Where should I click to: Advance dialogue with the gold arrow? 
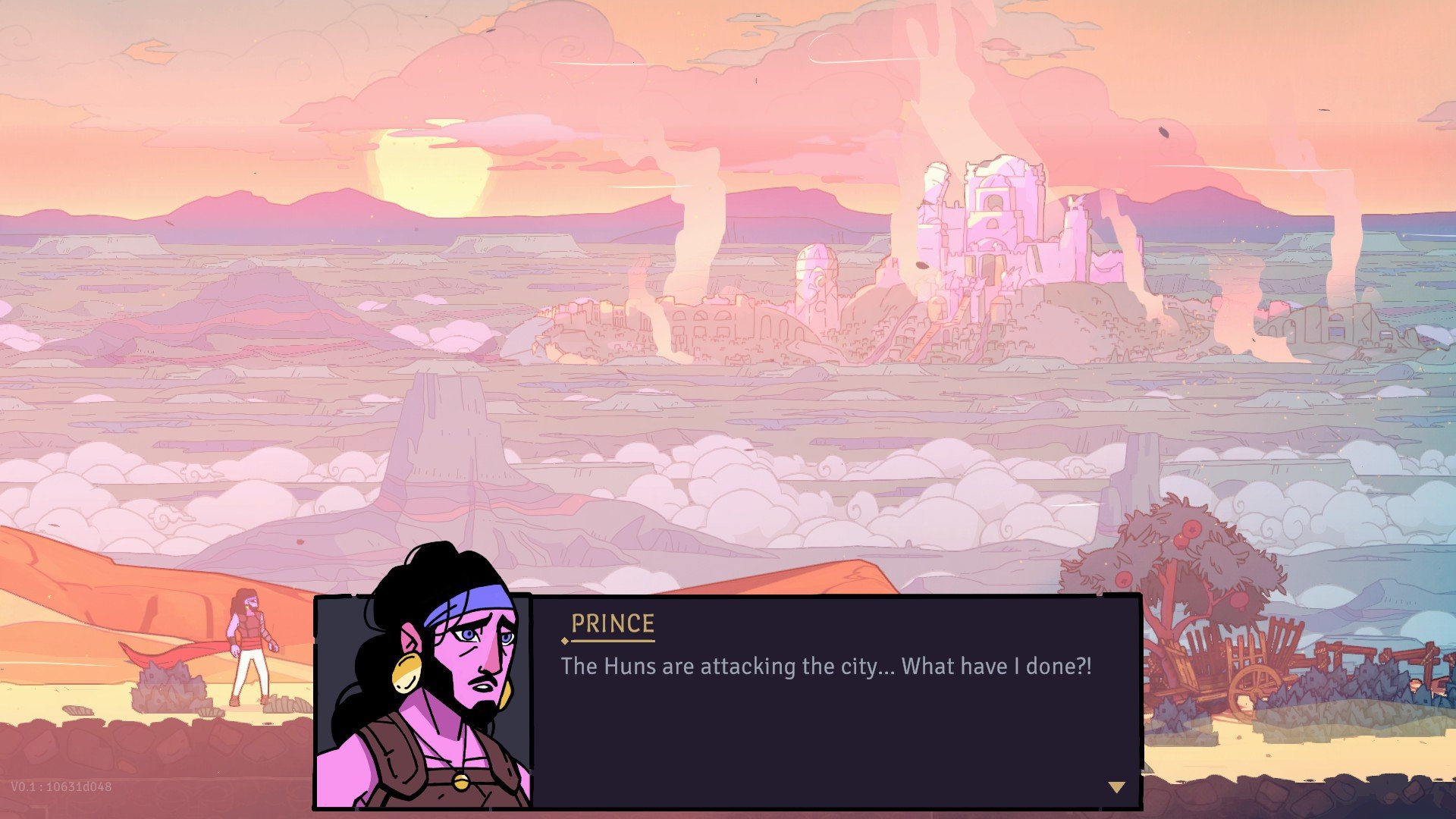click(1116, 787)
